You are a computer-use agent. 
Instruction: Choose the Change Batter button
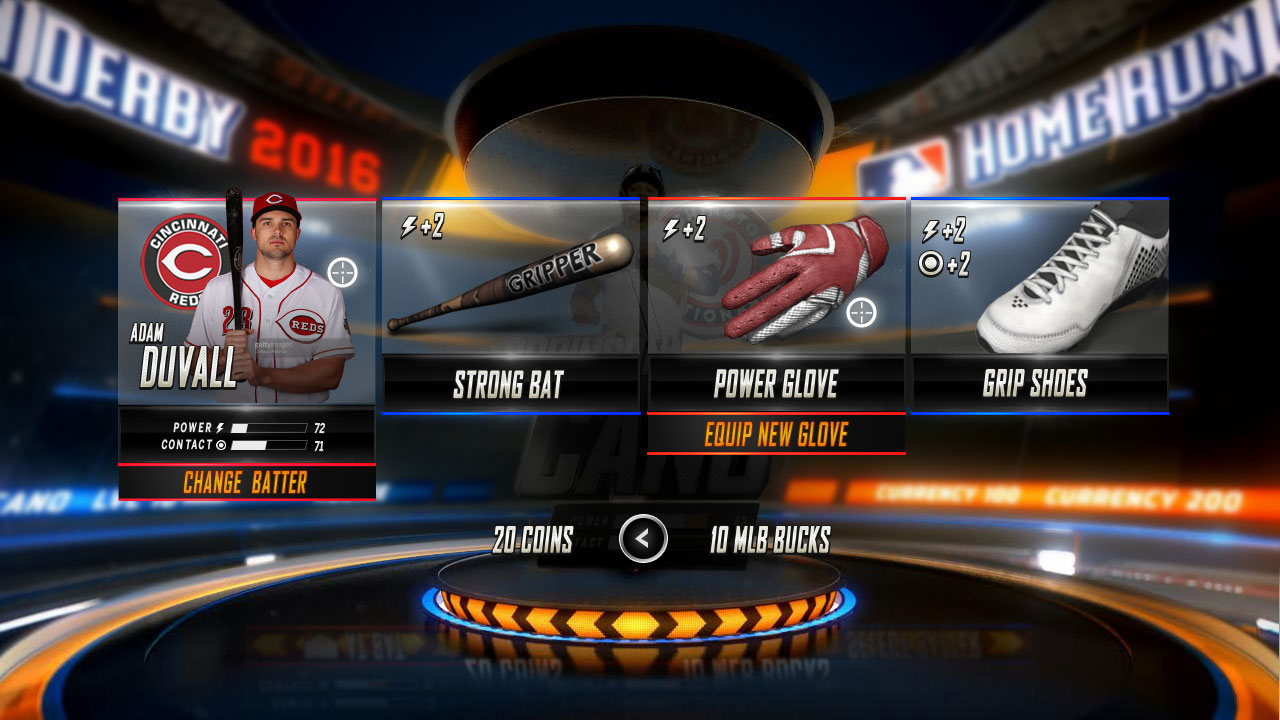[246, 483]
